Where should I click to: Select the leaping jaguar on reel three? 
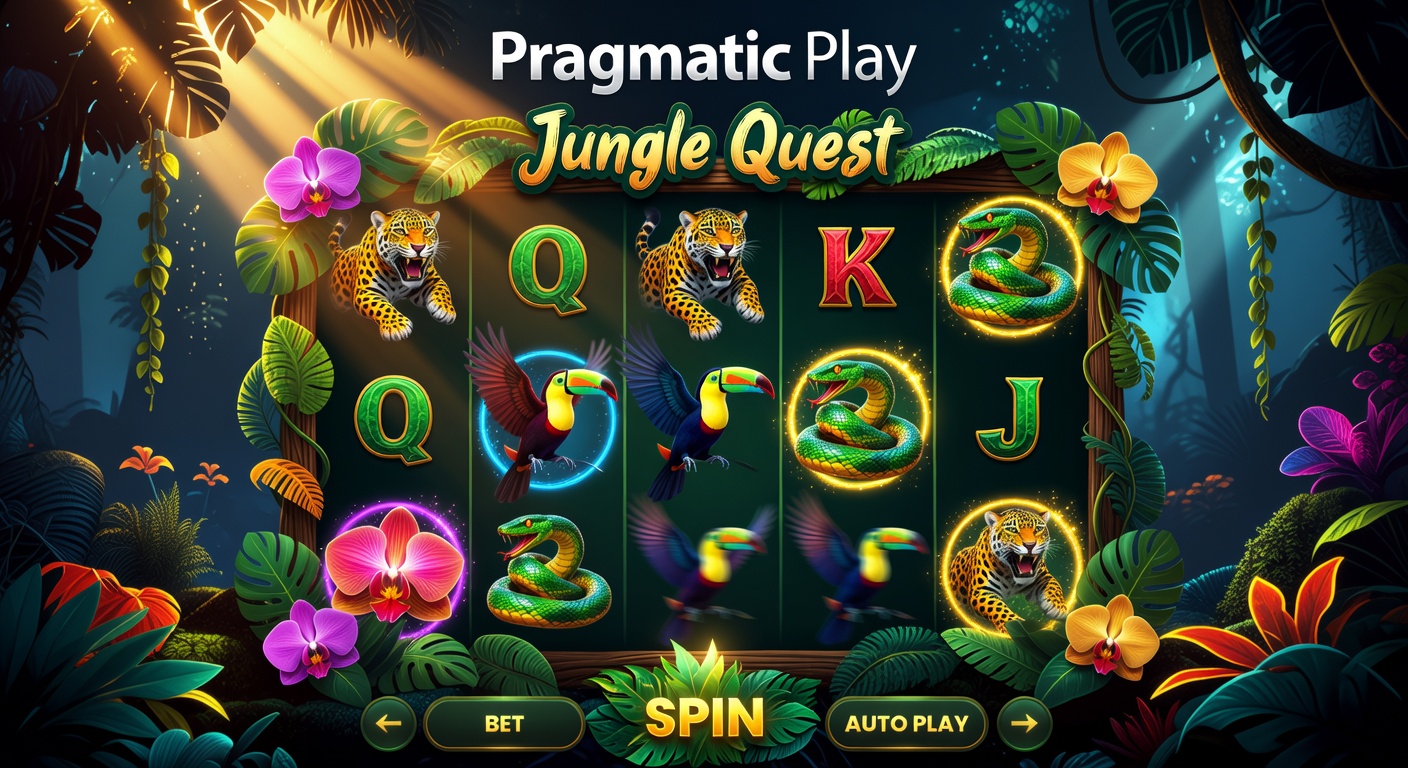(700, 265)
